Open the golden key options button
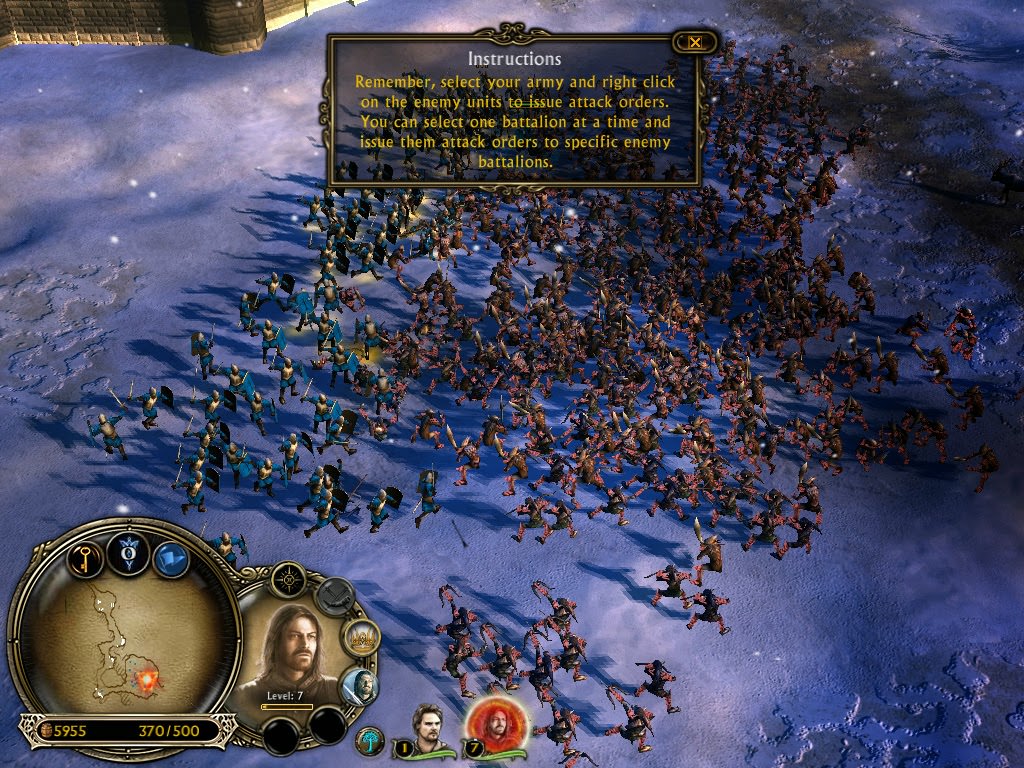1024x768 pixels. pyautogui.click(x=86, y=558)
